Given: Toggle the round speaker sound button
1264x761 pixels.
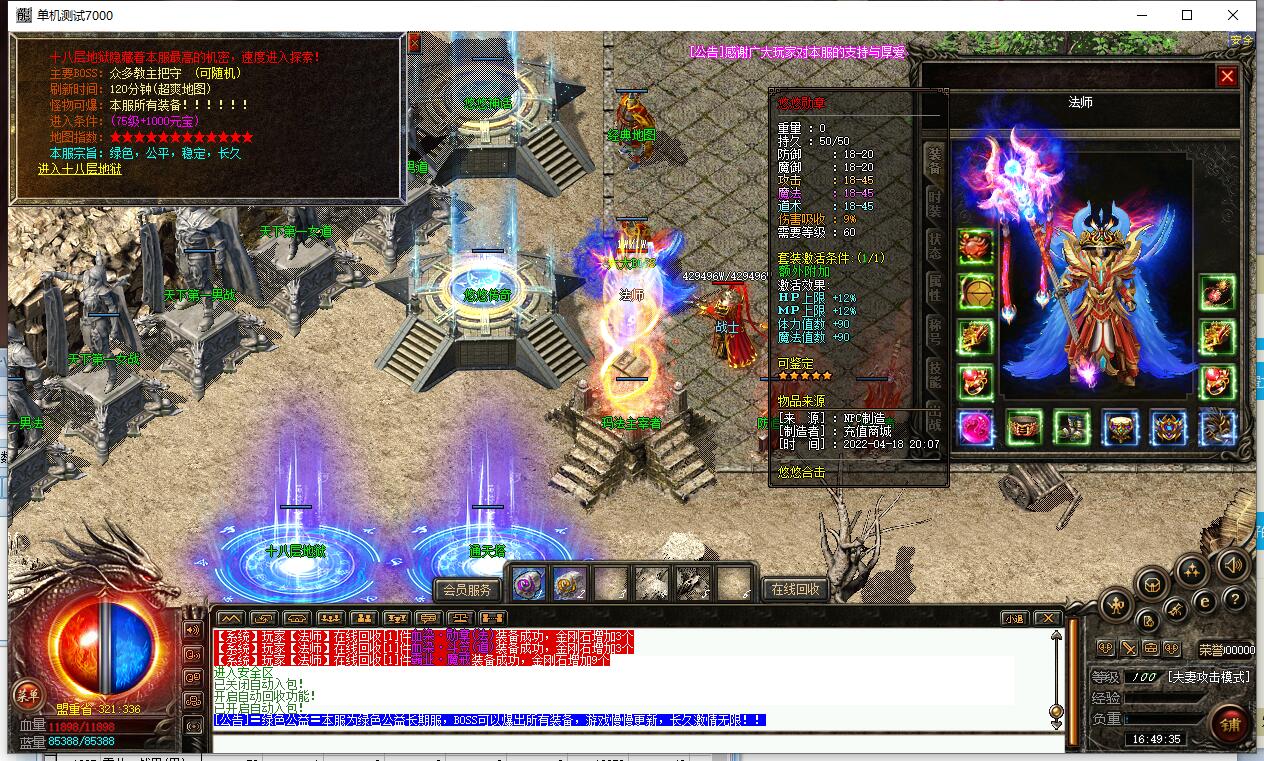Looking at the screenshot, I should (x=1233, y=565).
